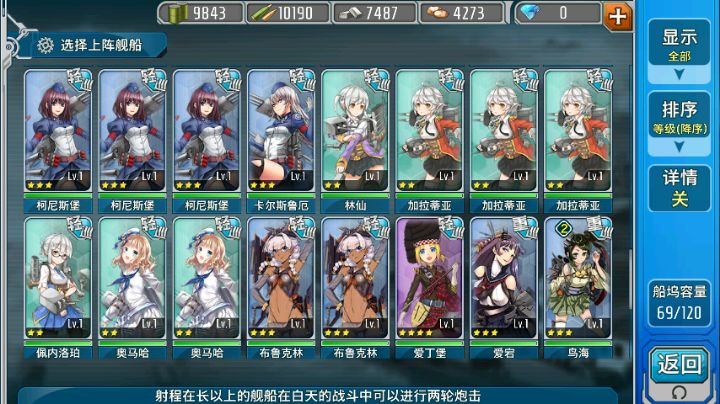Add diamonds with the orange plus button
This screenshot has width=720, height=404.
click(x=619, y=15)
